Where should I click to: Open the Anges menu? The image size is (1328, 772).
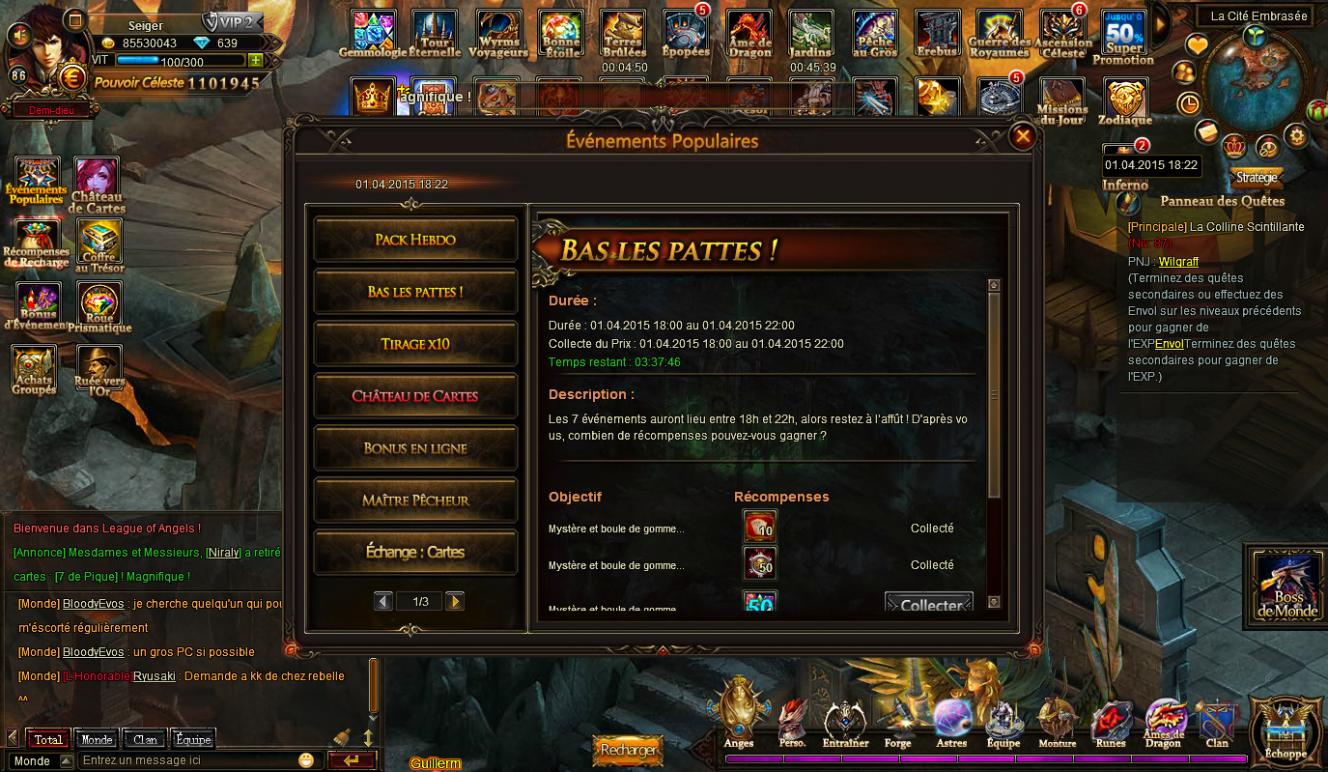click(739, 714)
